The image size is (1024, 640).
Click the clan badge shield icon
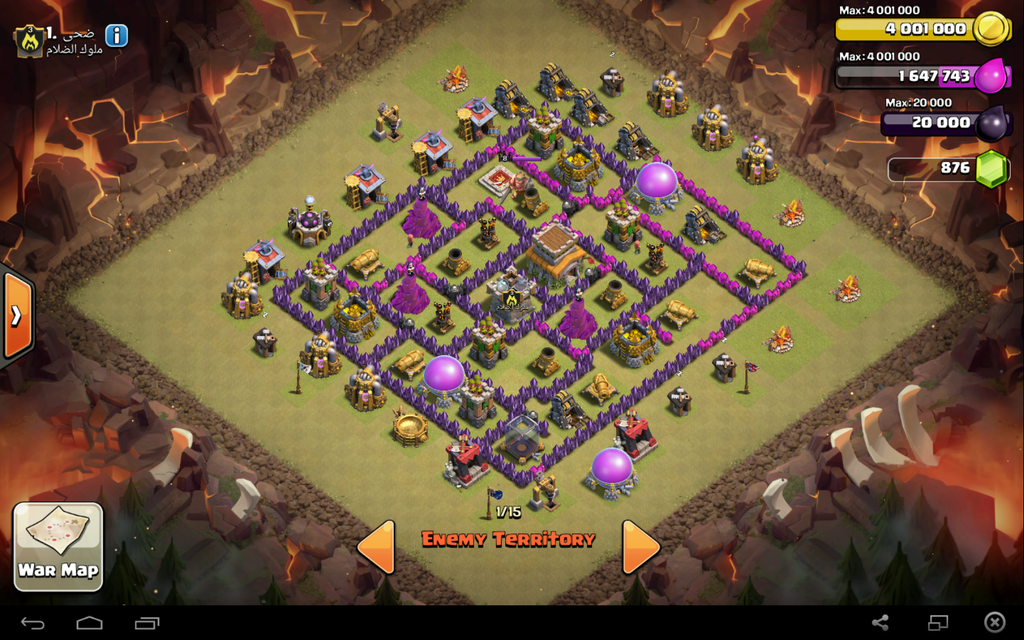coord(27,41)
